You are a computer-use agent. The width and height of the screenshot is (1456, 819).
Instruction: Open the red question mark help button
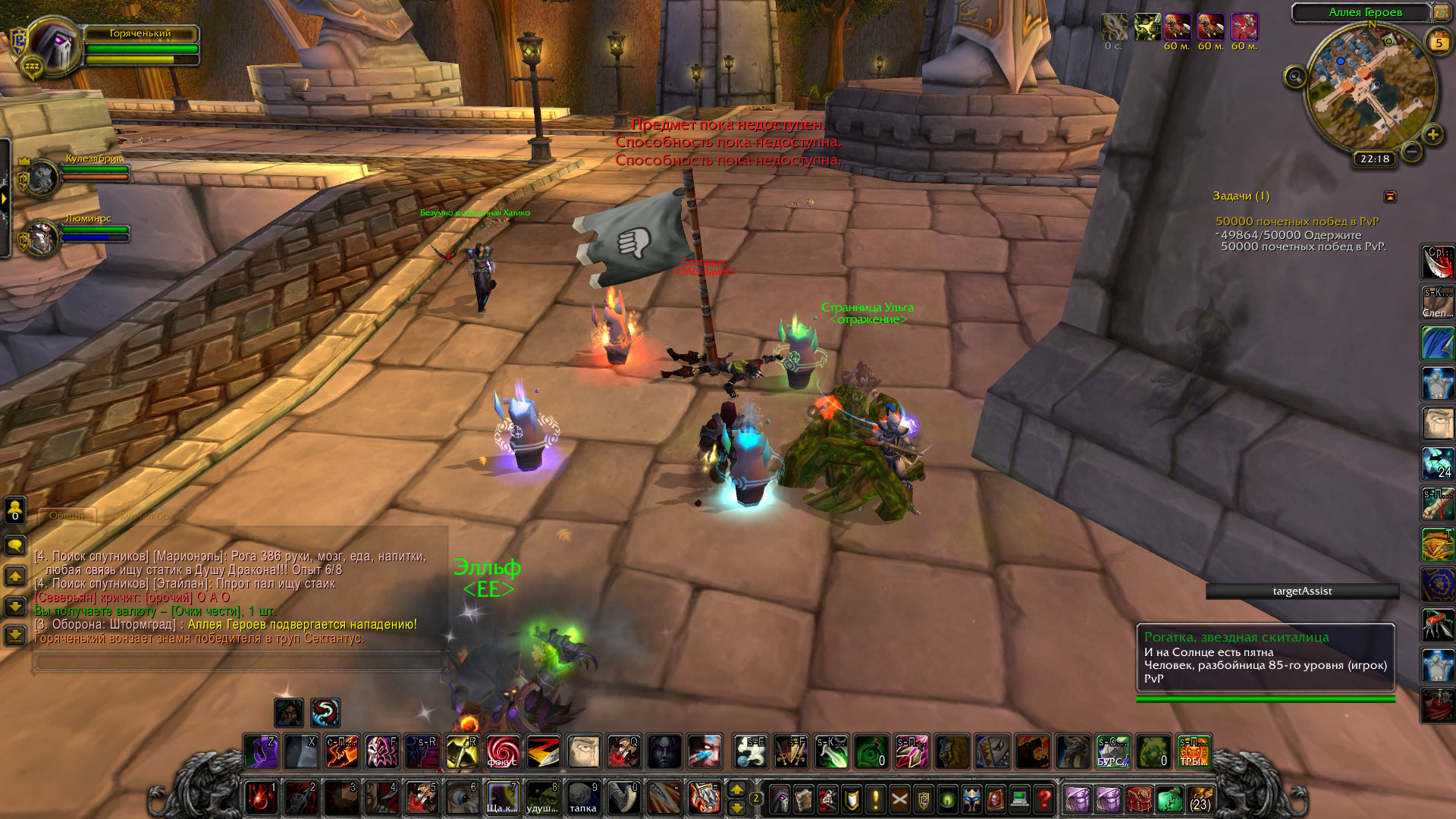(x=1044, y=799)
